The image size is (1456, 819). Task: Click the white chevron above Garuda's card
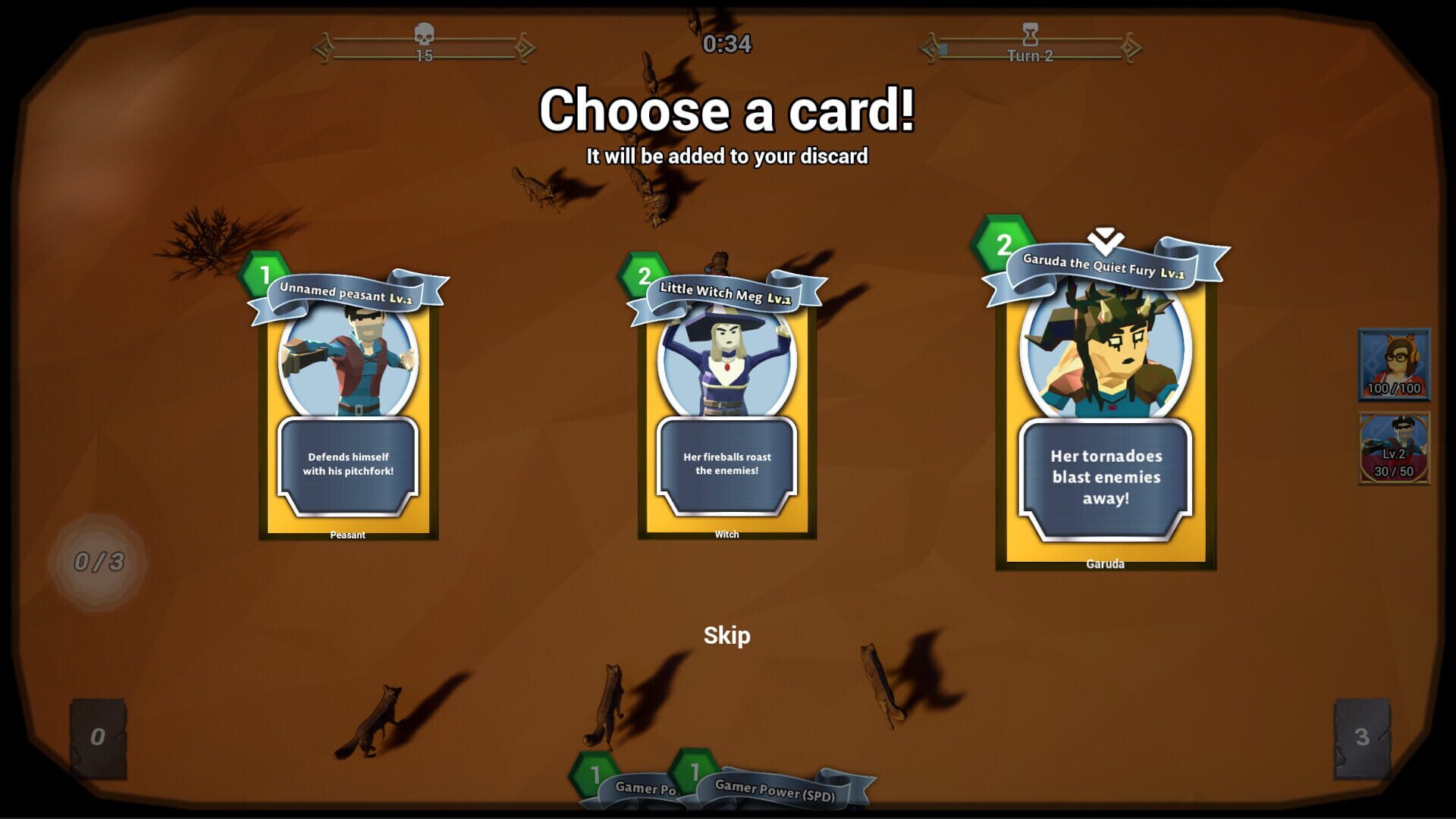(1104, 237)
